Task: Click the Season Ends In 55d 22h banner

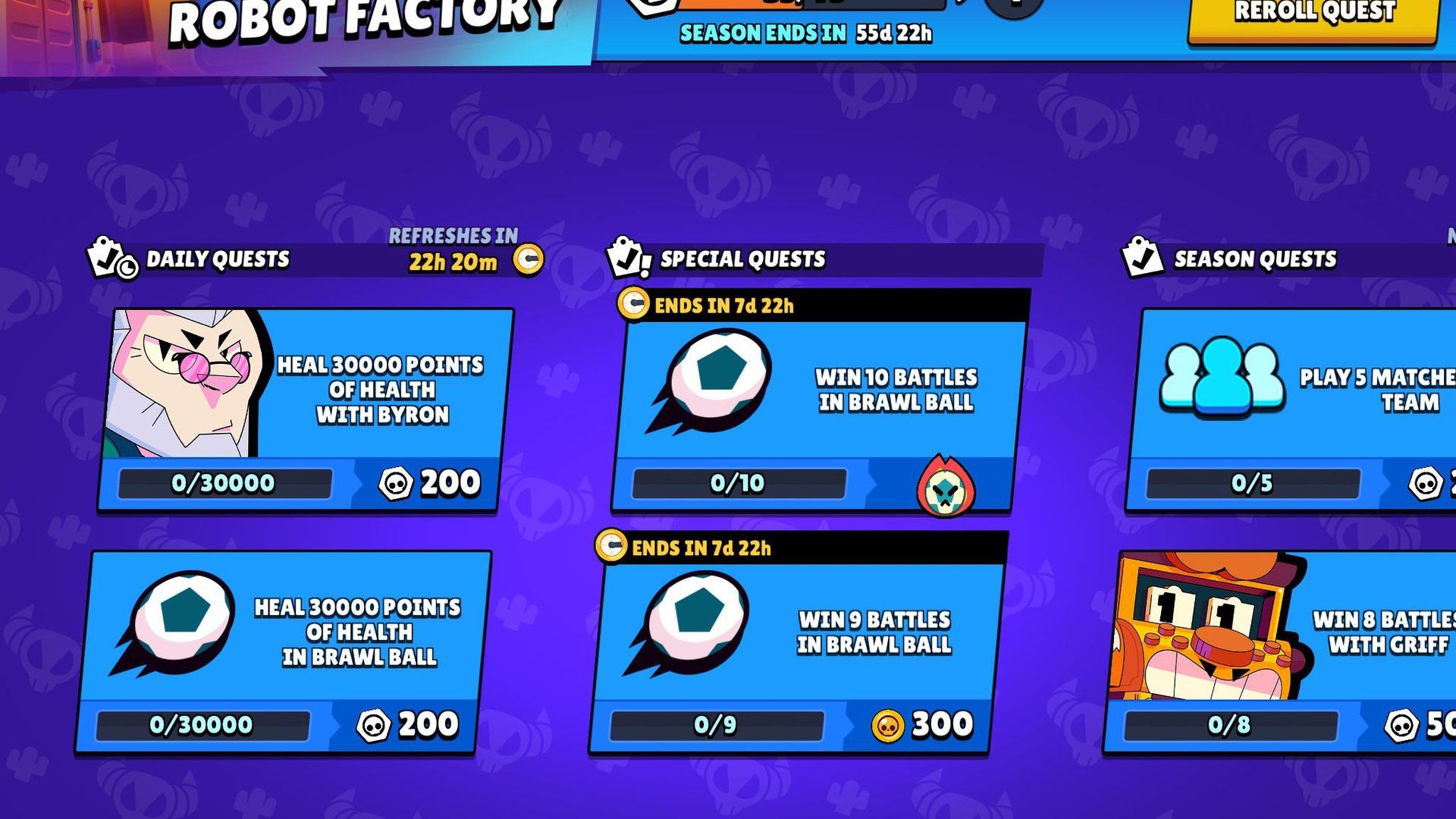Action: tap(804, 34)
